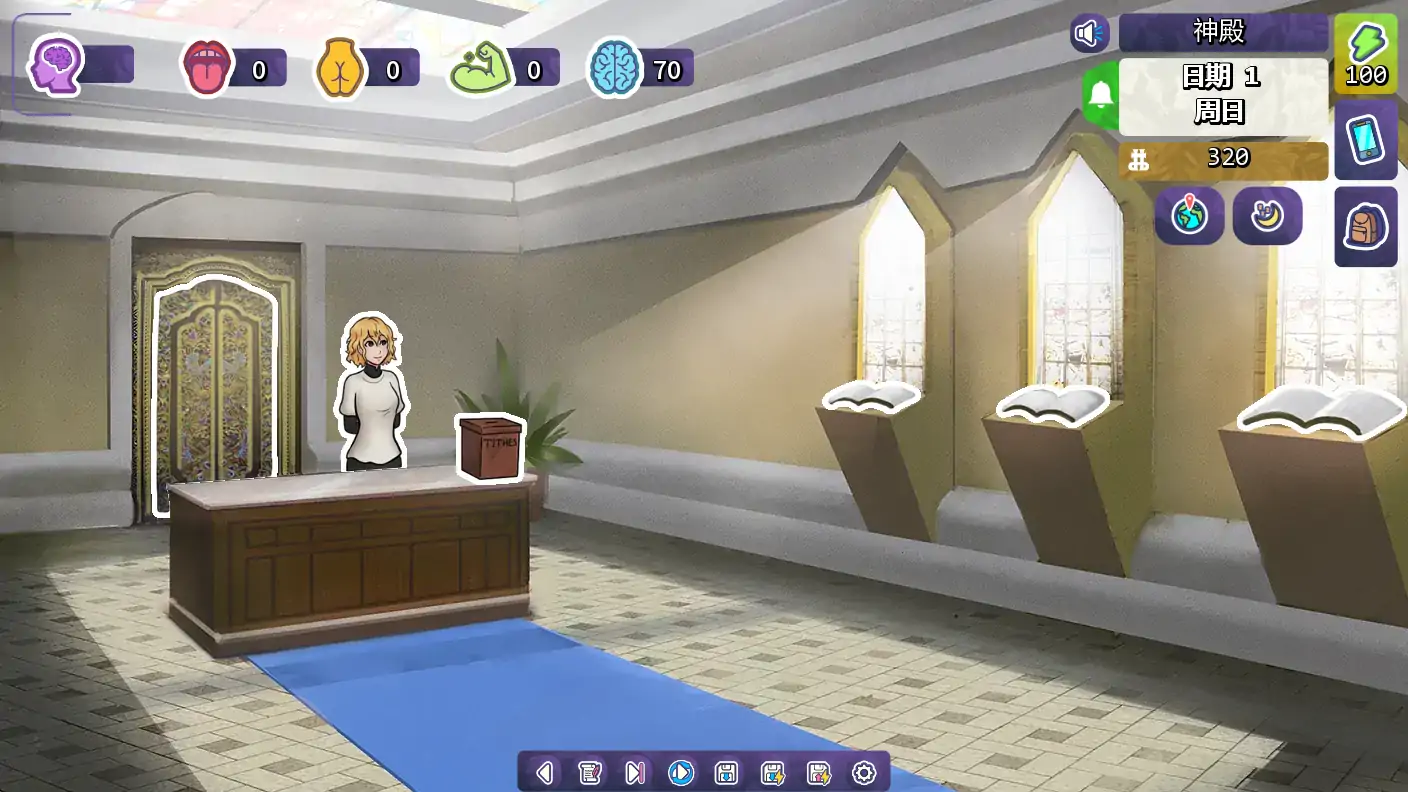Click the green energy lightning counter
The image size is (1408, 792).
pos(1366,55)
